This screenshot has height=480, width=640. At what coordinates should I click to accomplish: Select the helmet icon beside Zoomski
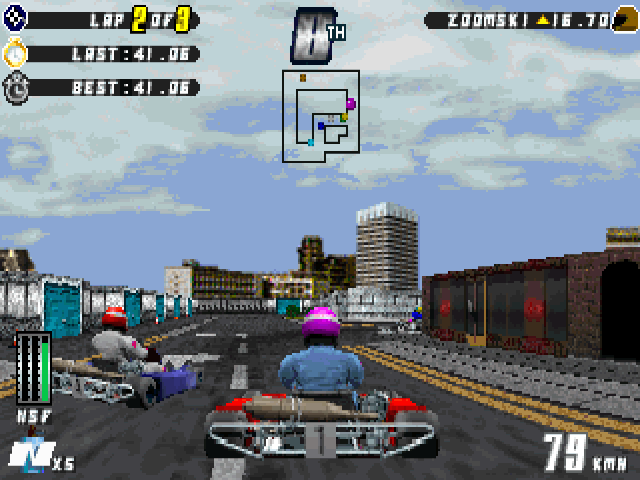click(x=625, y=19)
